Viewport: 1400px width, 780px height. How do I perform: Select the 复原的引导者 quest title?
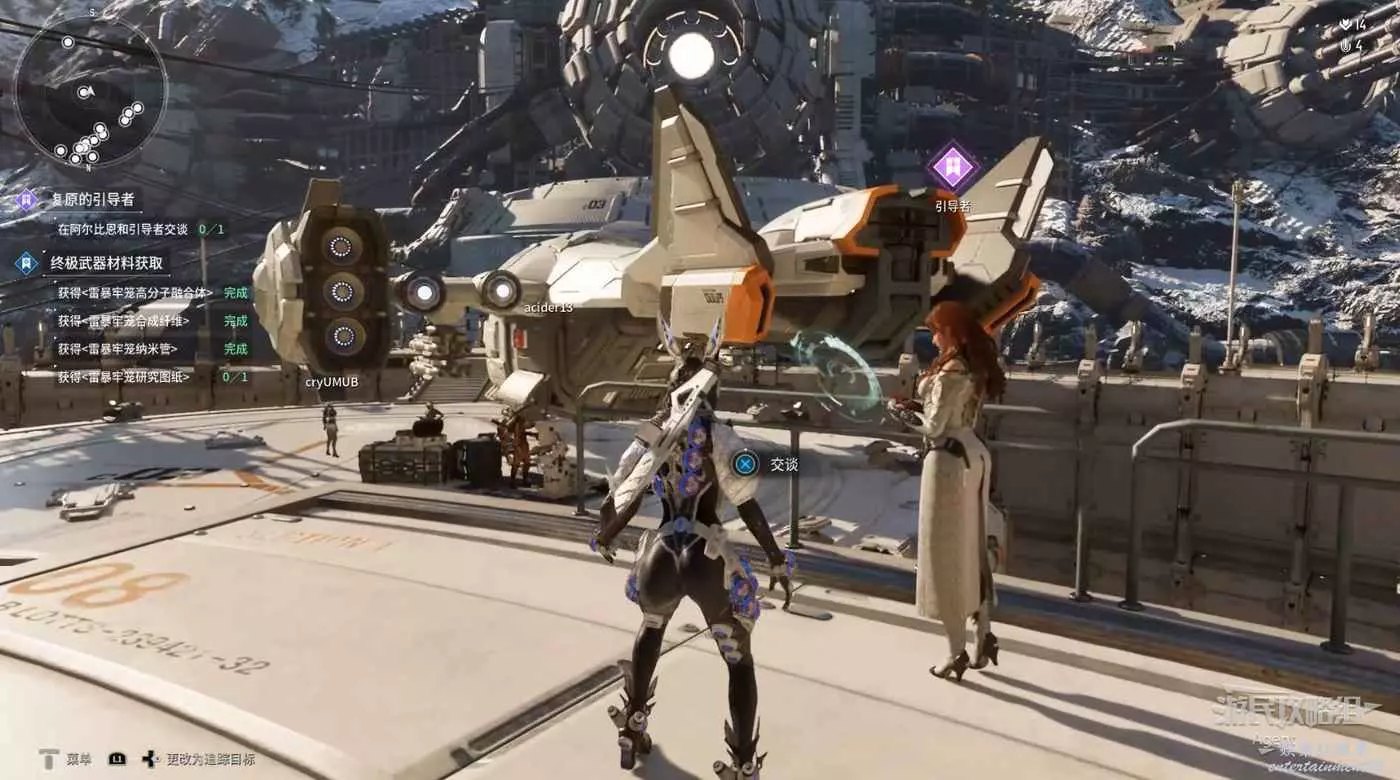tap(92, 199)
